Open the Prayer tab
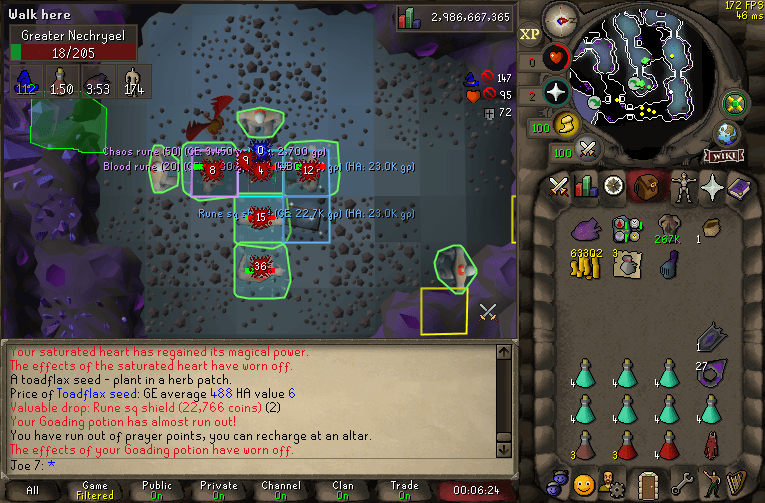 tap(712, 186)
